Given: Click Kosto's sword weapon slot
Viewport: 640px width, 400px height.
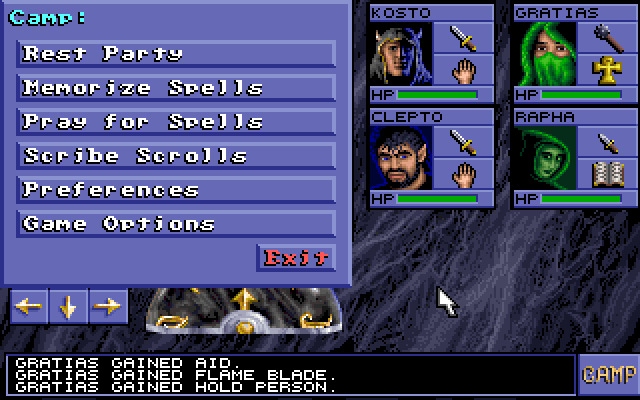Looking at the screenshot, I should (x=463, y=38).
